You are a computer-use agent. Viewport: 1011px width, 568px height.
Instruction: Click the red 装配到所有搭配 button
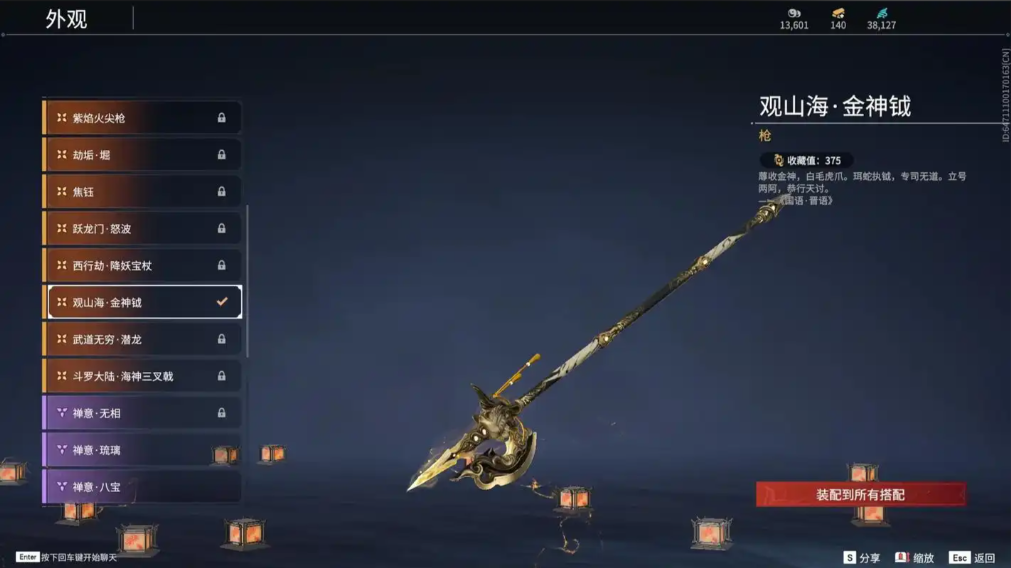(860, 495)
